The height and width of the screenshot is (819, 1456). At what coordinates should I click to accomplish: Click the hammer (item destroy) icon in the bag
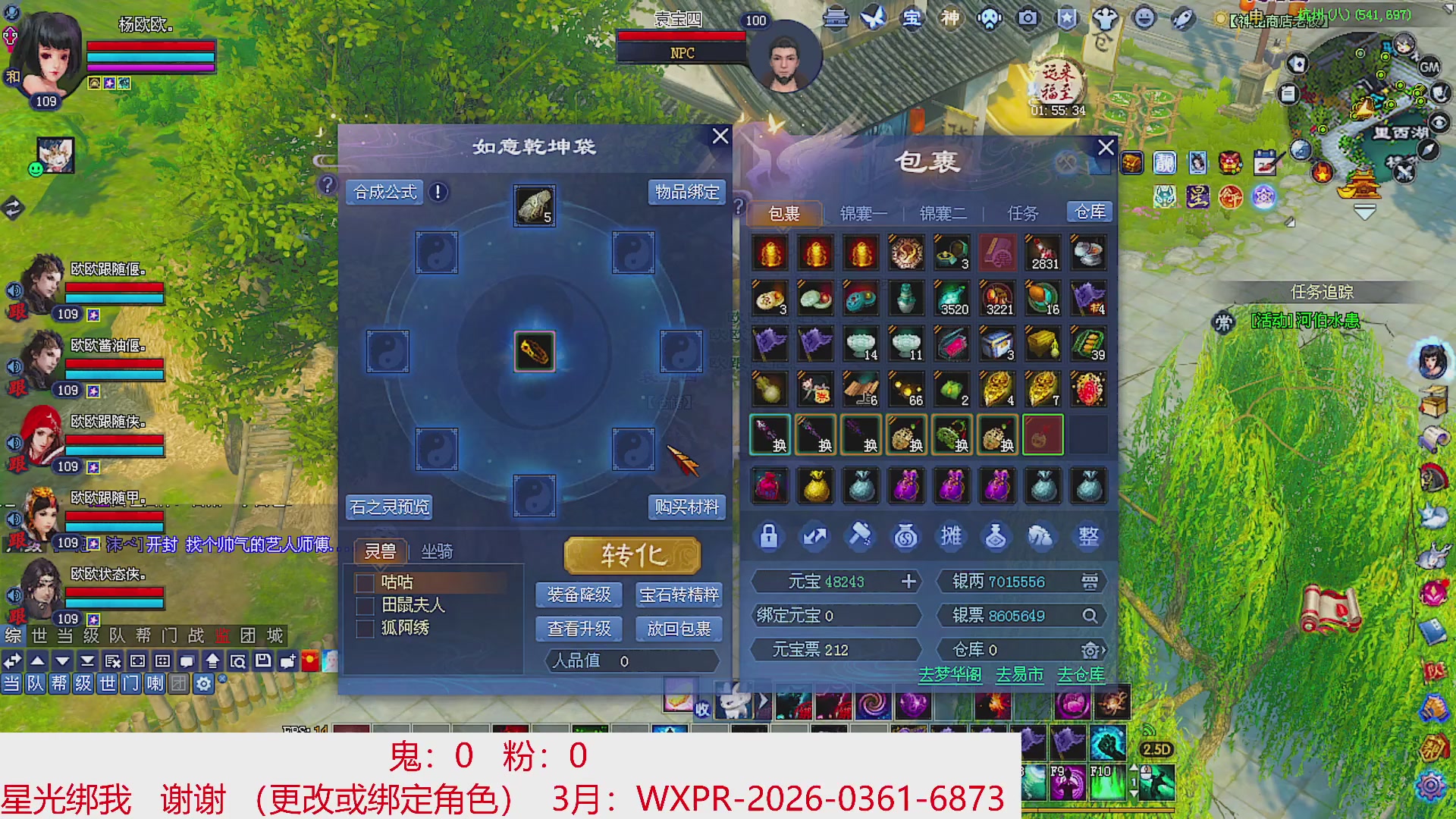coord(859,536)
